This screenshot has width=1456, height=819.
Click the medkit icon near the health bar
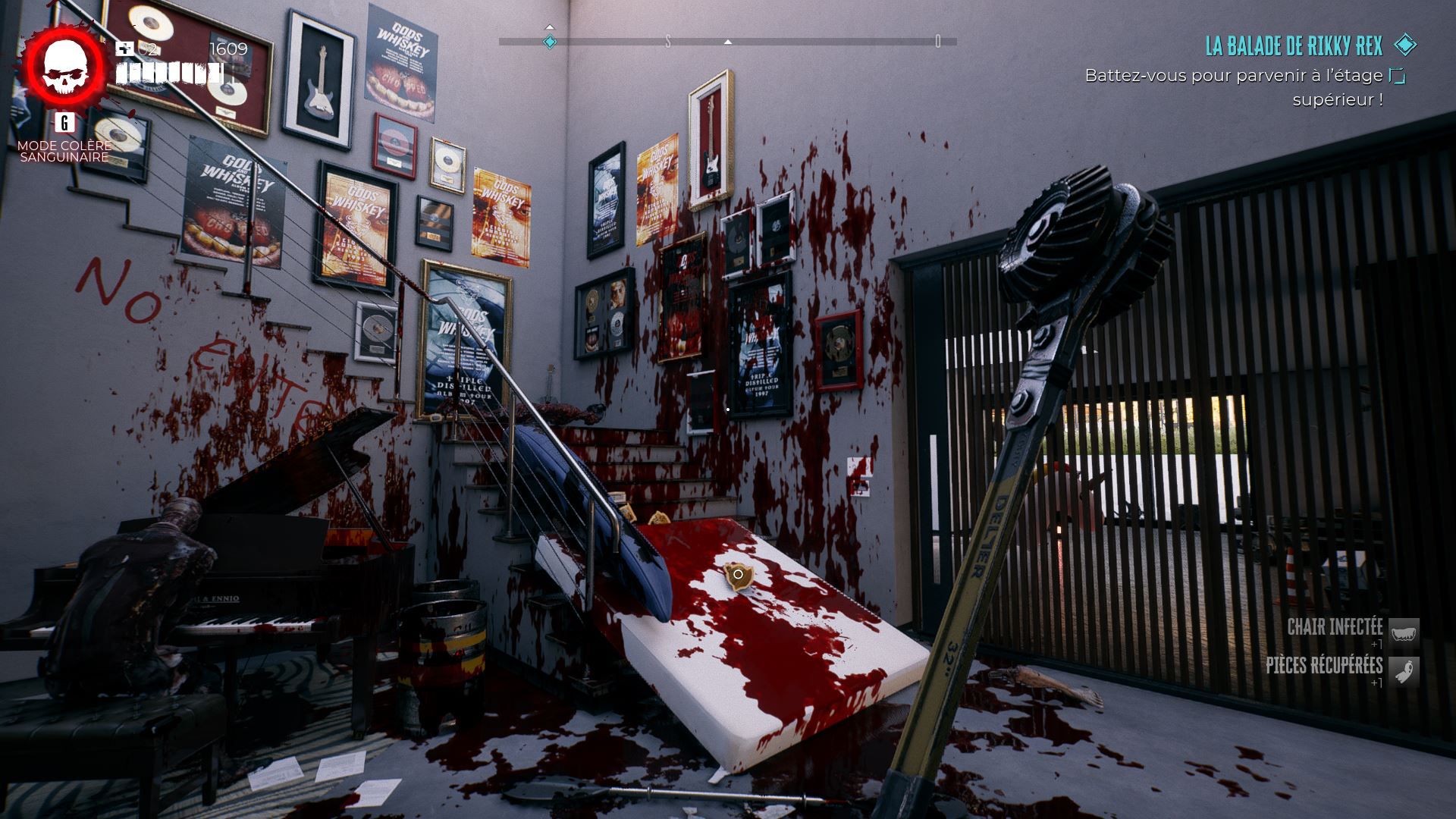pos(124,49)
